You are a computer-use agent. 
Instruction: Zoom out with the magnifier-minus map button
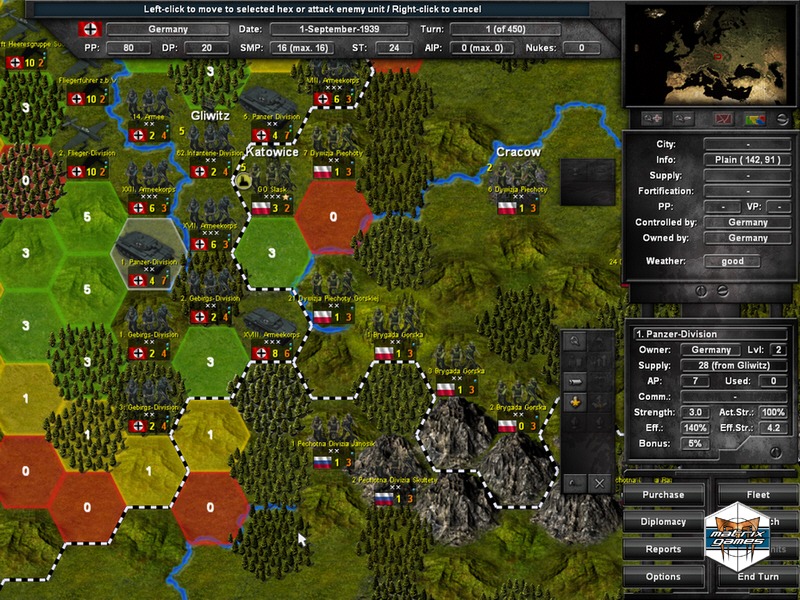click(x=684, y=119)
